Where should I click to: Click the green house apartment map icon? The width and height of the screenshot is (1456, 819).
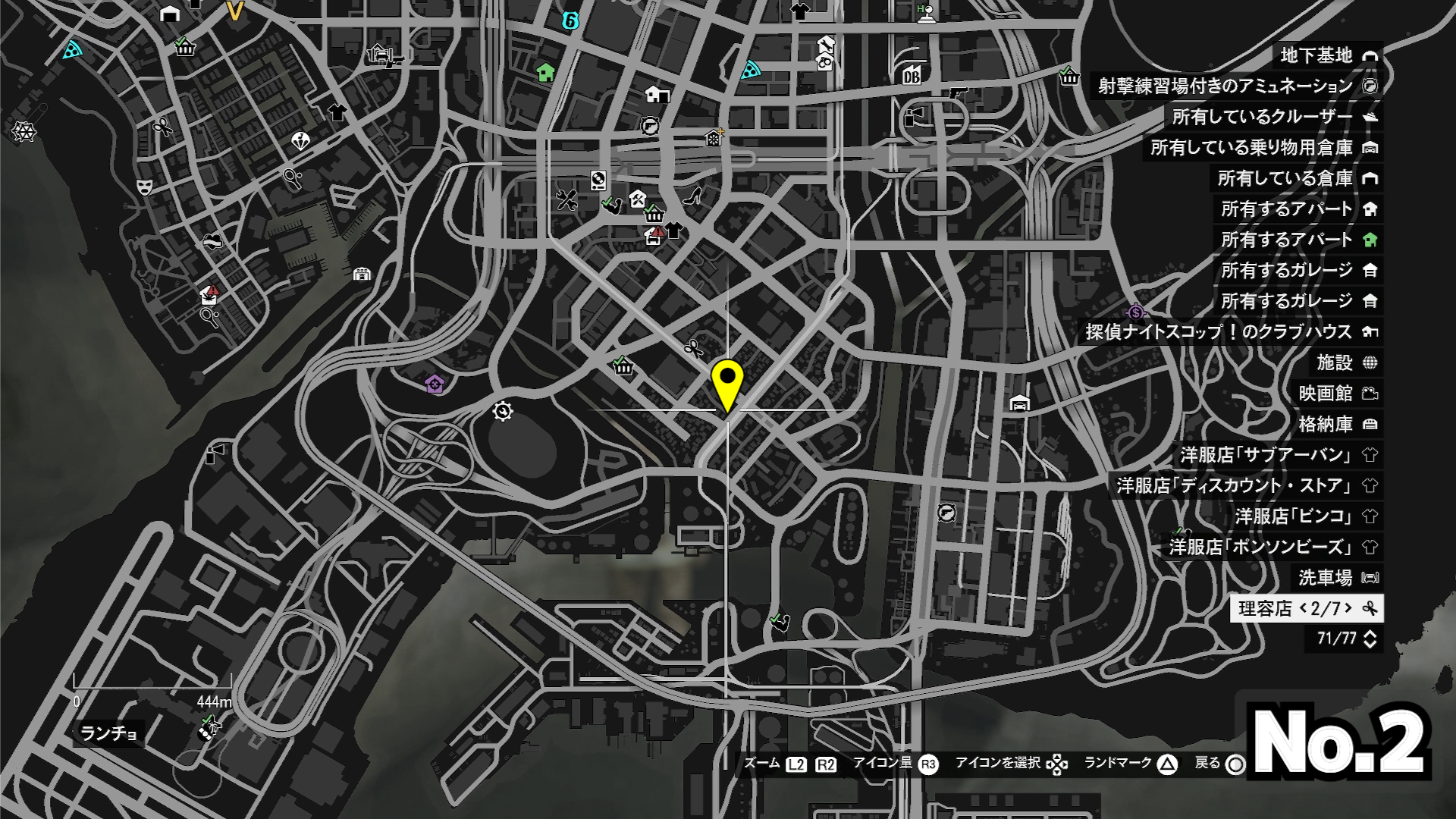coord(545,73)
